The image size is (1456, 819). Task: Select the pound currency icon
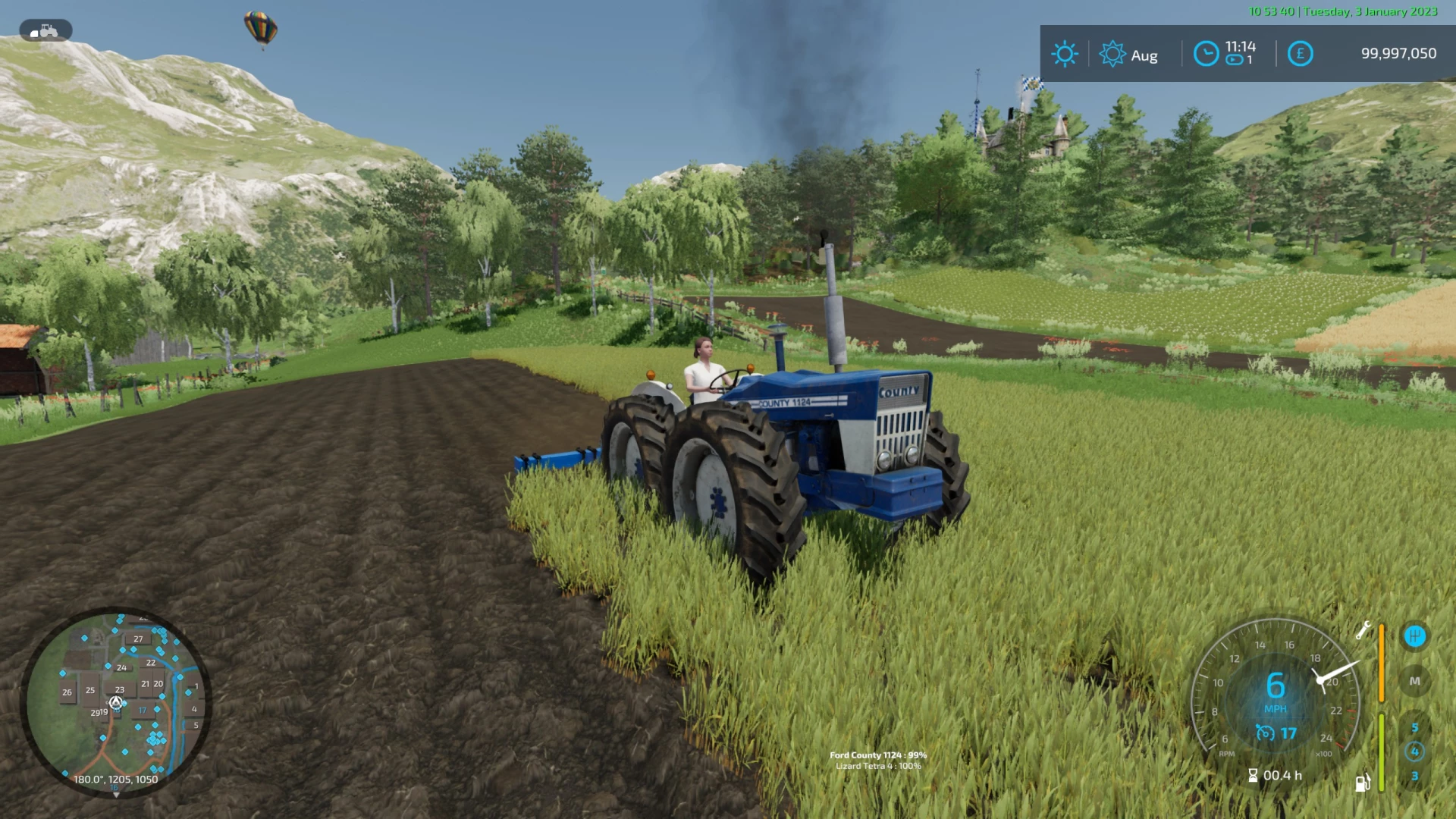(1300, 53)
